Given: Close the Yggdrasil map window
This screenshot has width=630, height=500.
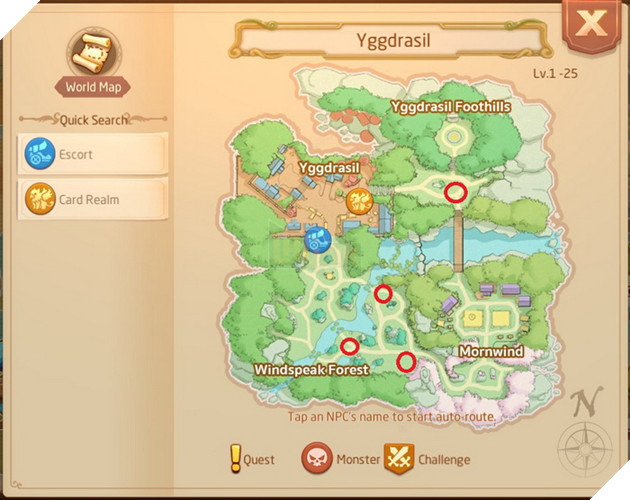Looking at the screenshot, I should tap(594, 25).
